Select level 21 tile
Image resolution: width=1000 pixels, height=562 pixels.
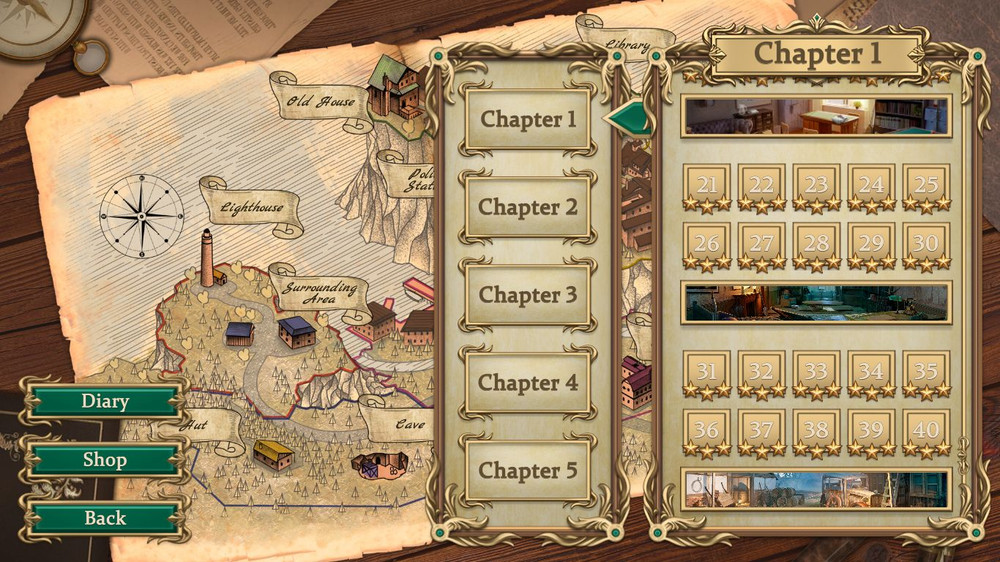[707, 186]
